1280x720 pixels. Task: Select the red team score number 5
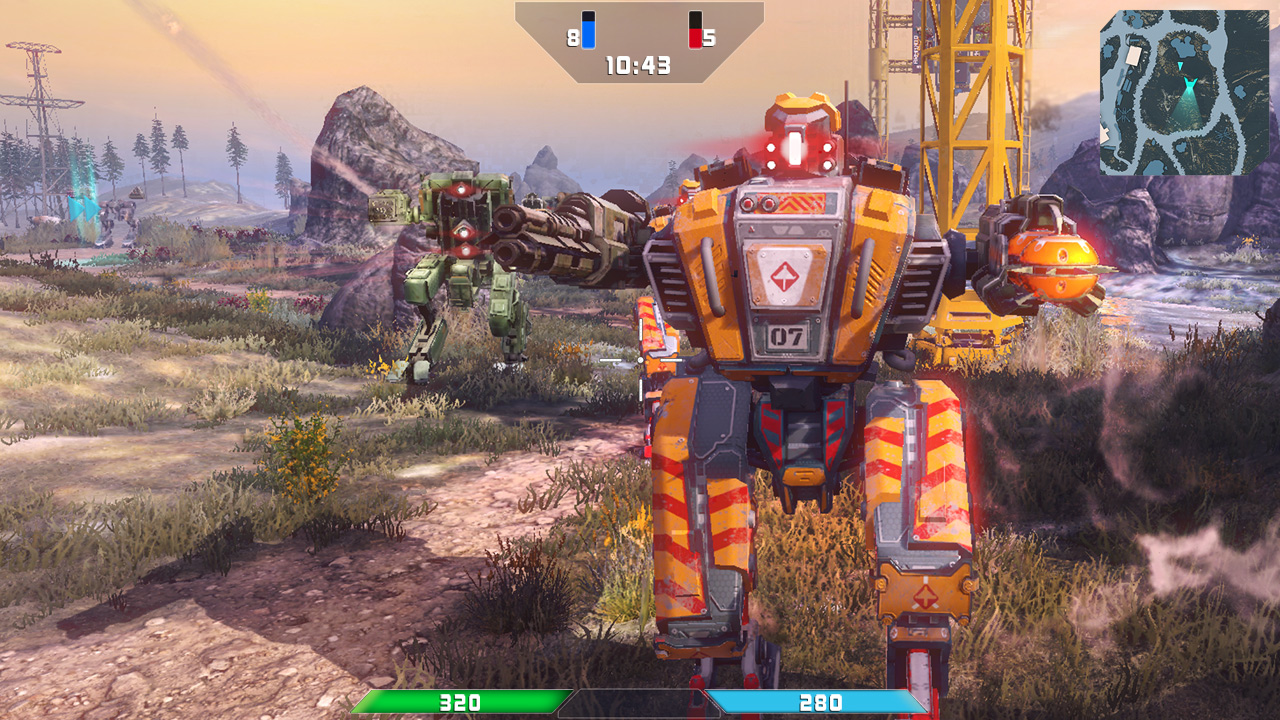pyautogui.click(x=709, y=38)
